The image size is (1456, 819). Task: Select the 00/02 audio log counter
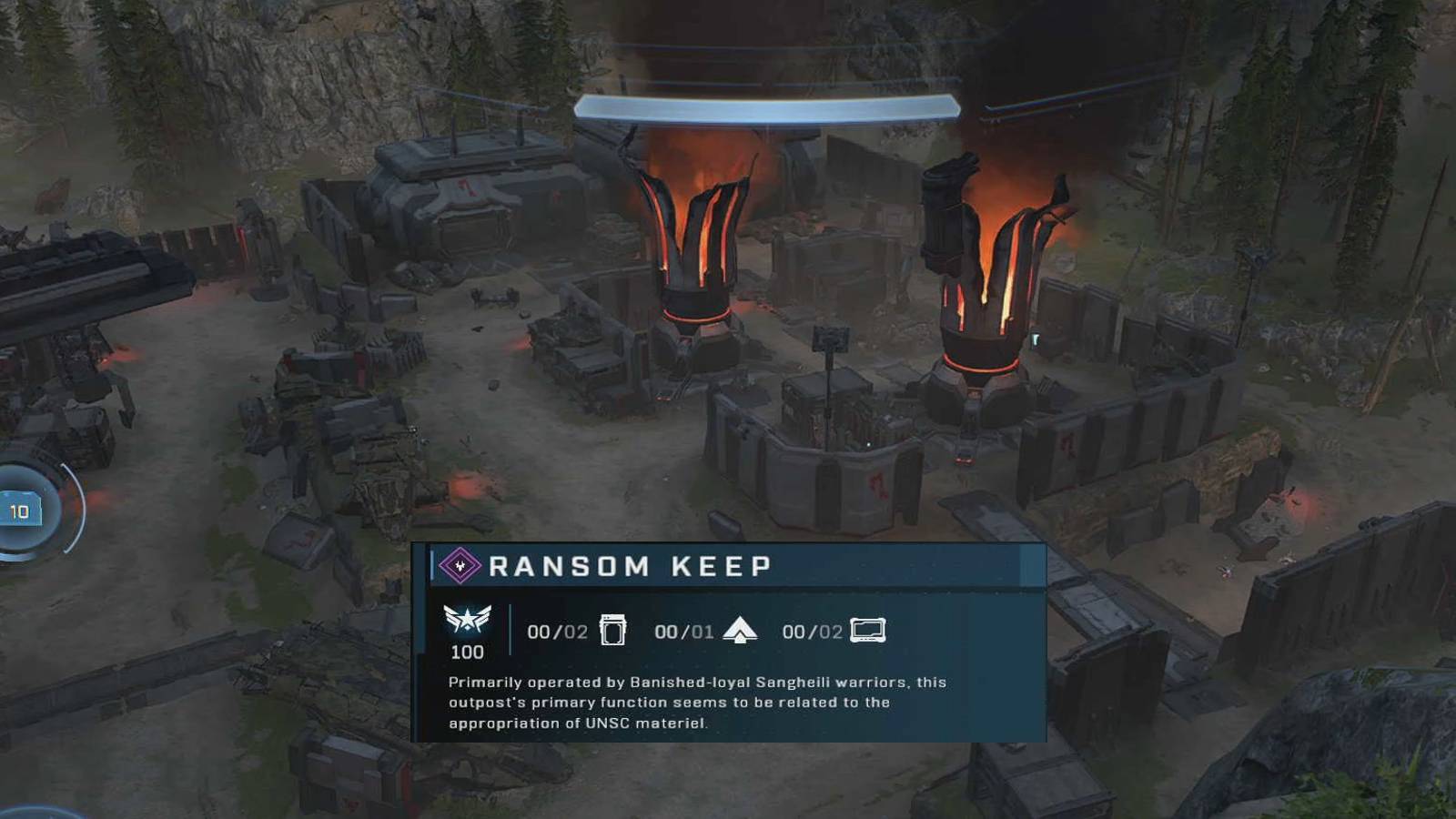coord(810,630)
